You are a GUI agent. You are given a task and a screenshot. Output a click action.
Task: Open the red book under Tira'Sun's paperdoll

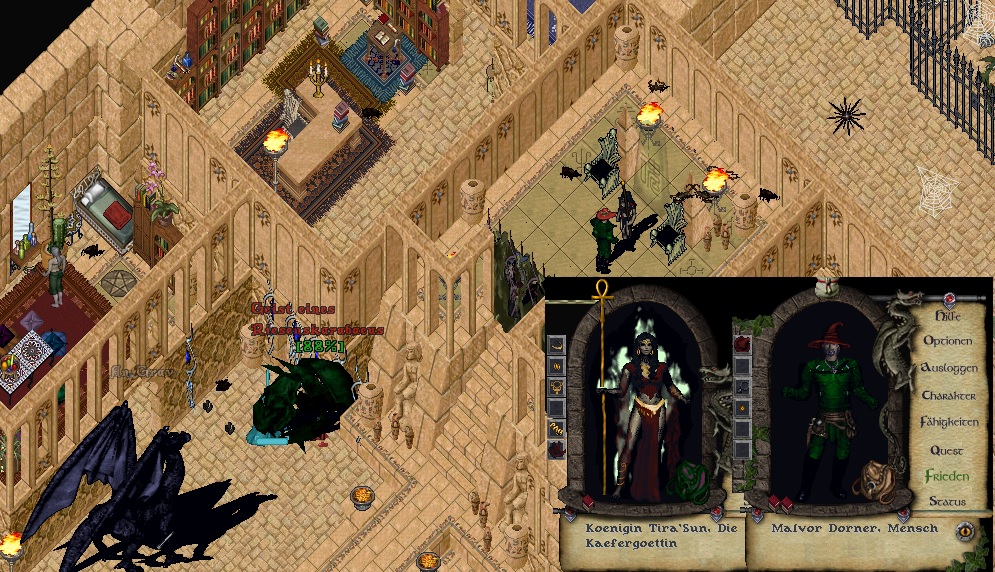(588, 502)
